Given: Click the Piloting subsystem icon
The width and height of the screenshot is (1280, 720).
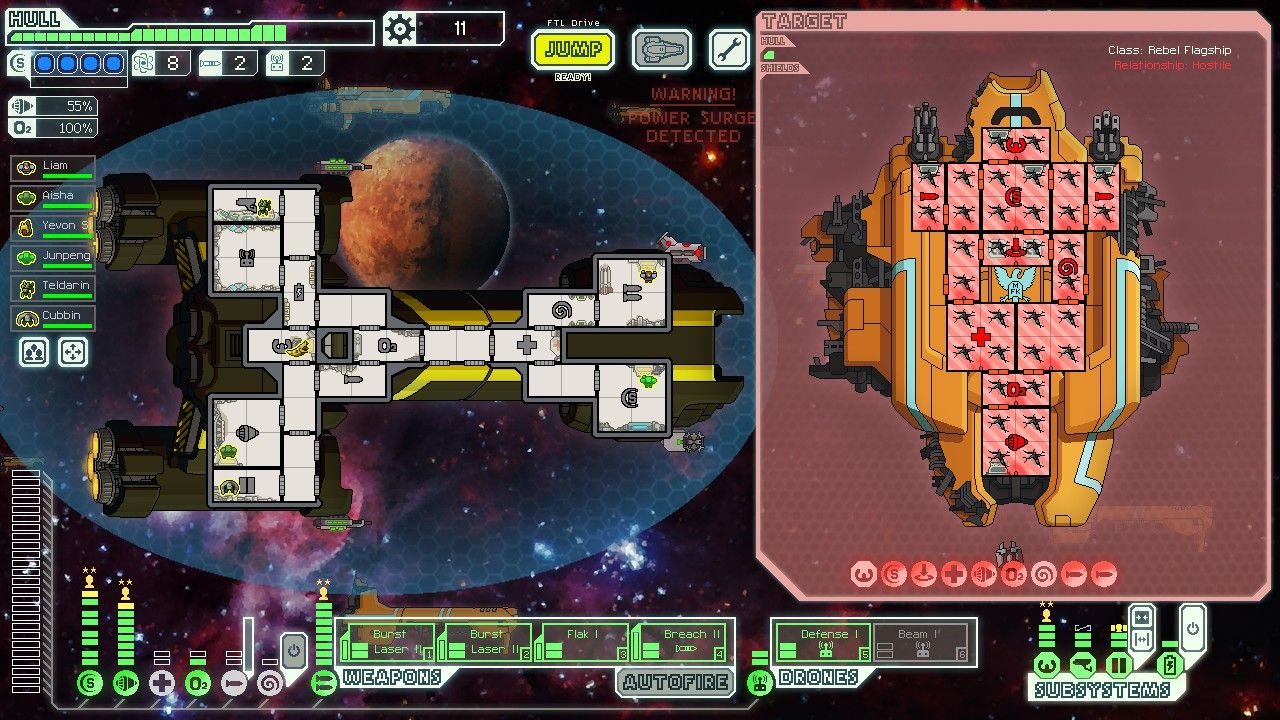Looking at the screenshot, I should click(x=1047, y=665).
